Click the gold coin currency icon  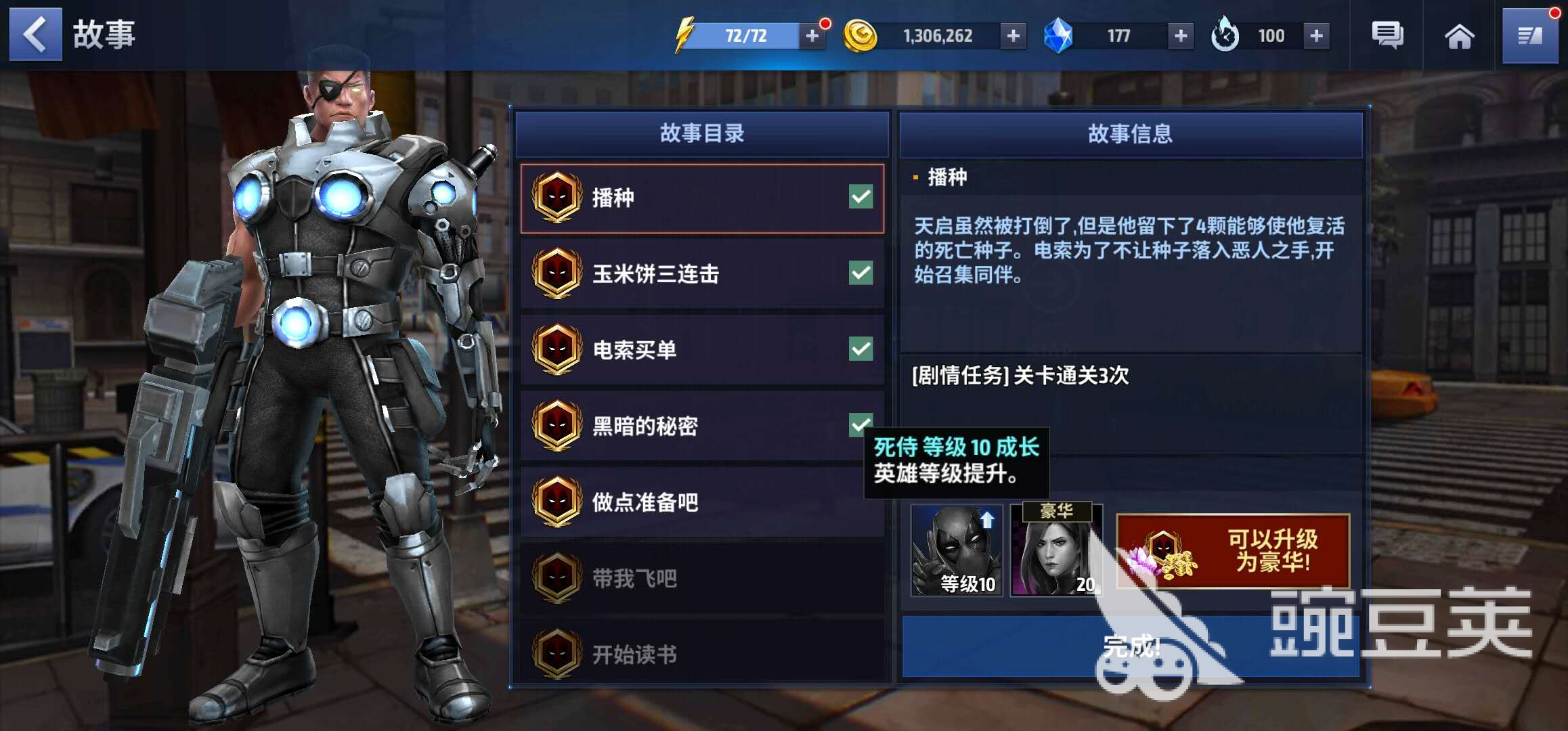click(861, 35)
